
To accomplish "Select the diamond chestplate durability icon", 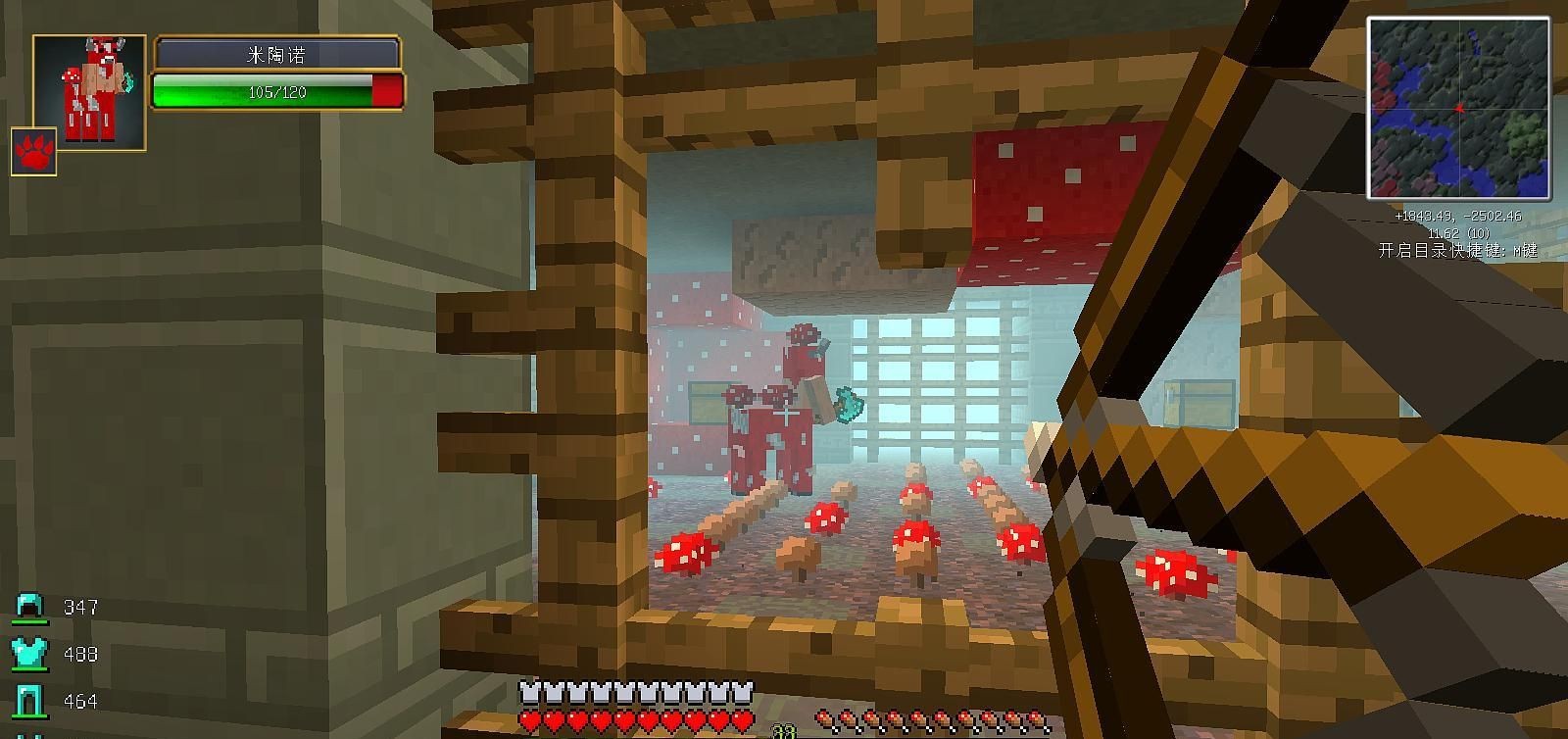I will (29, 654).
